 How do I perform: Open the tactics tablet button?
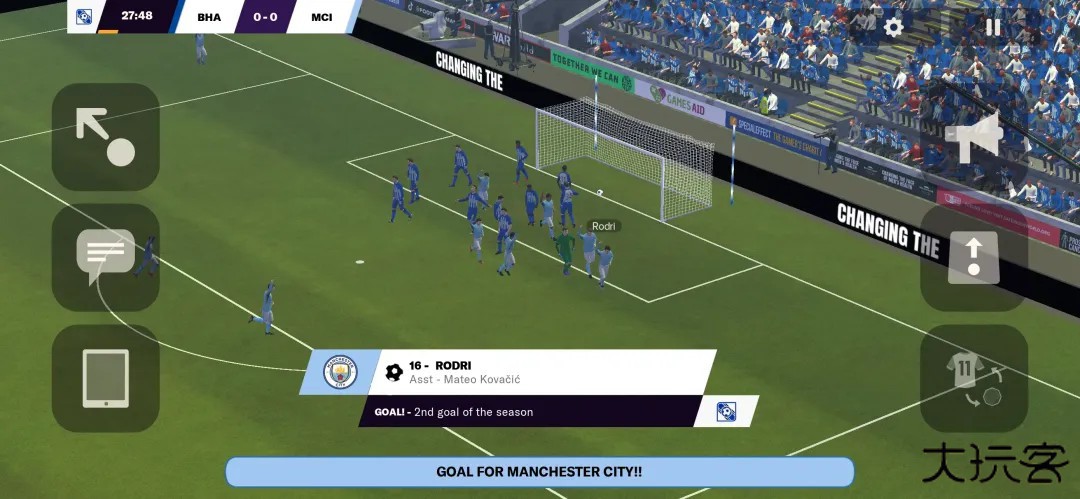106,378
